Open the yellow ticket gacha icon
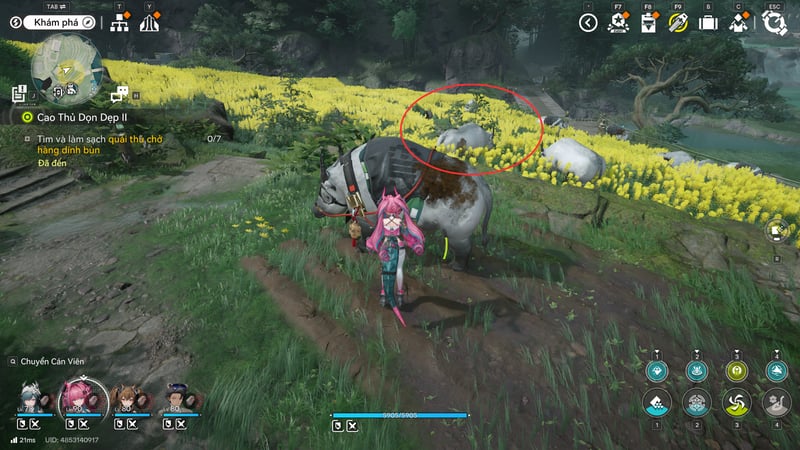Viewport: 800px width, 450px height. 678,22
